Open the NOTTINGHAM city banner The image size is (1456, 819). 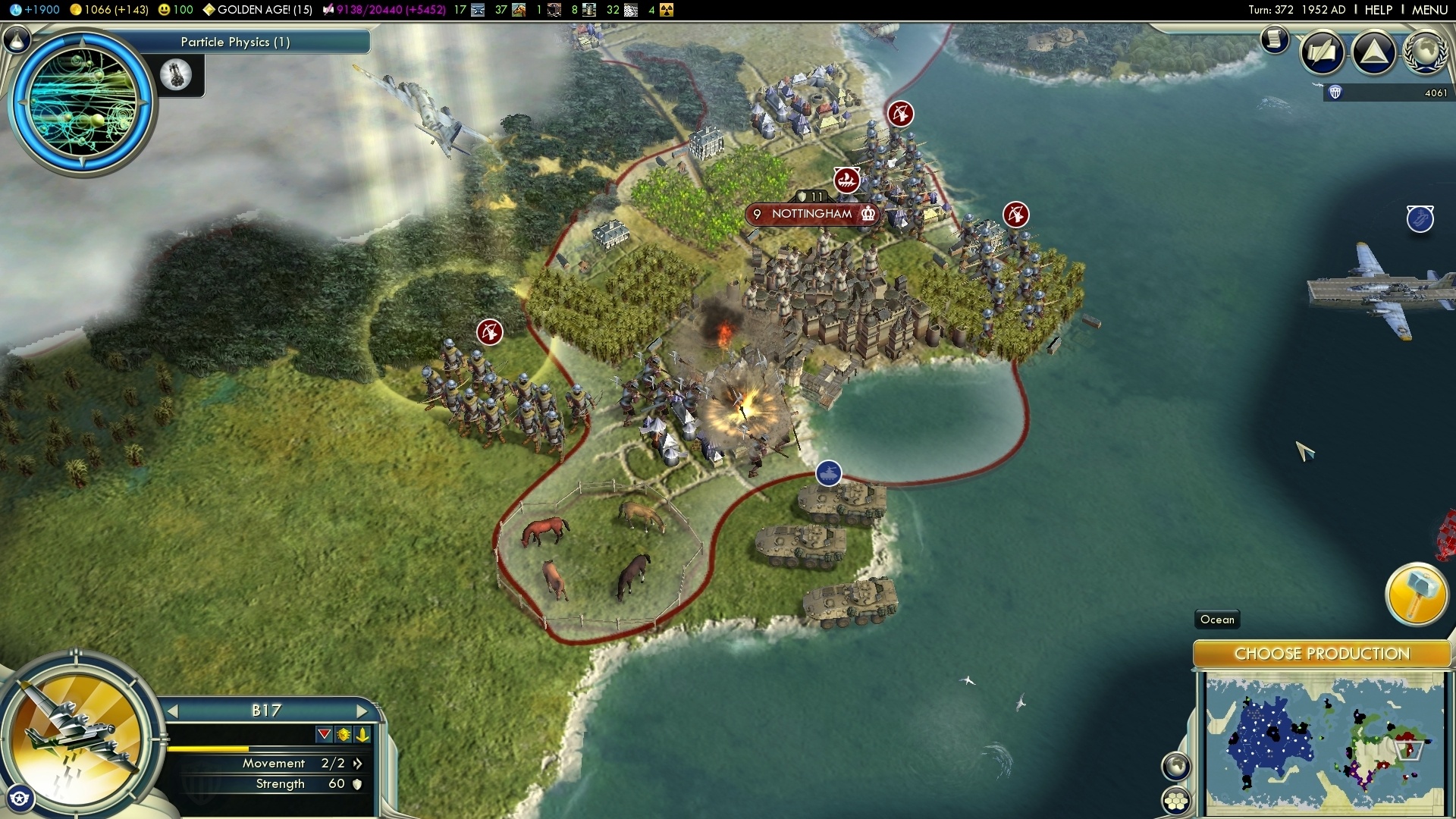tap(812, 214)
